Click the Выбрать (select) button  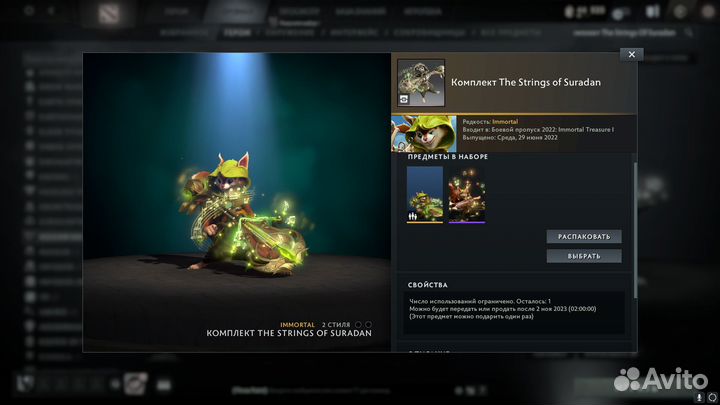point(584,256)
